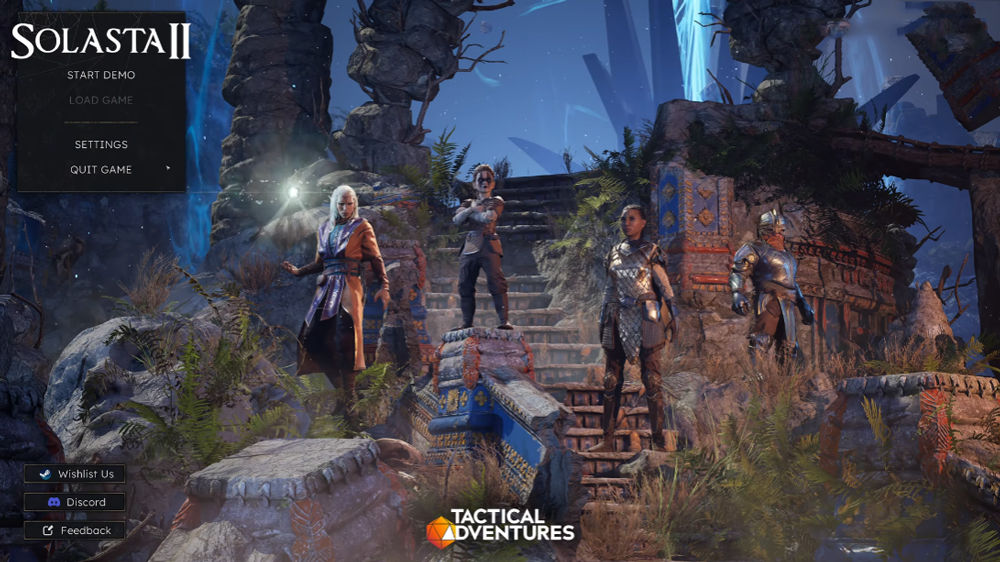
Task: Click the Wishlist Us Steam button
Action: [x=75, y=474]
